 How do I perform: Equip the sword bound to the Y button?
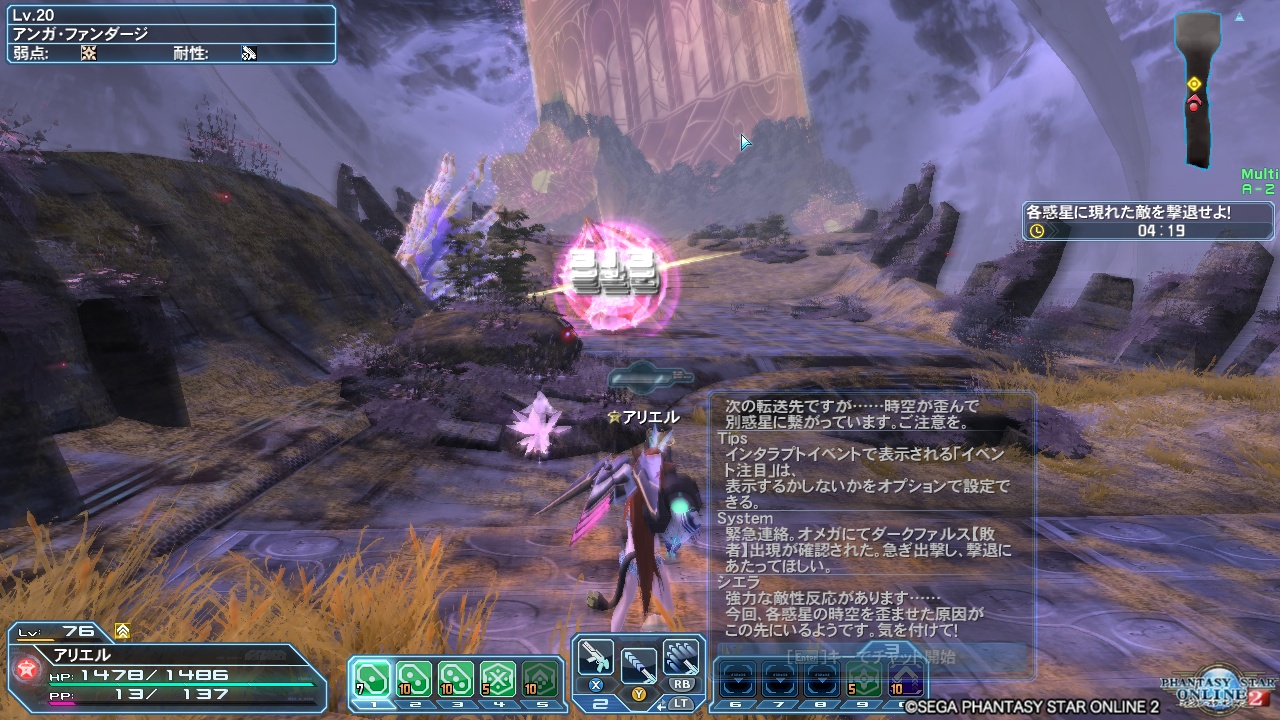coord(640,666)
